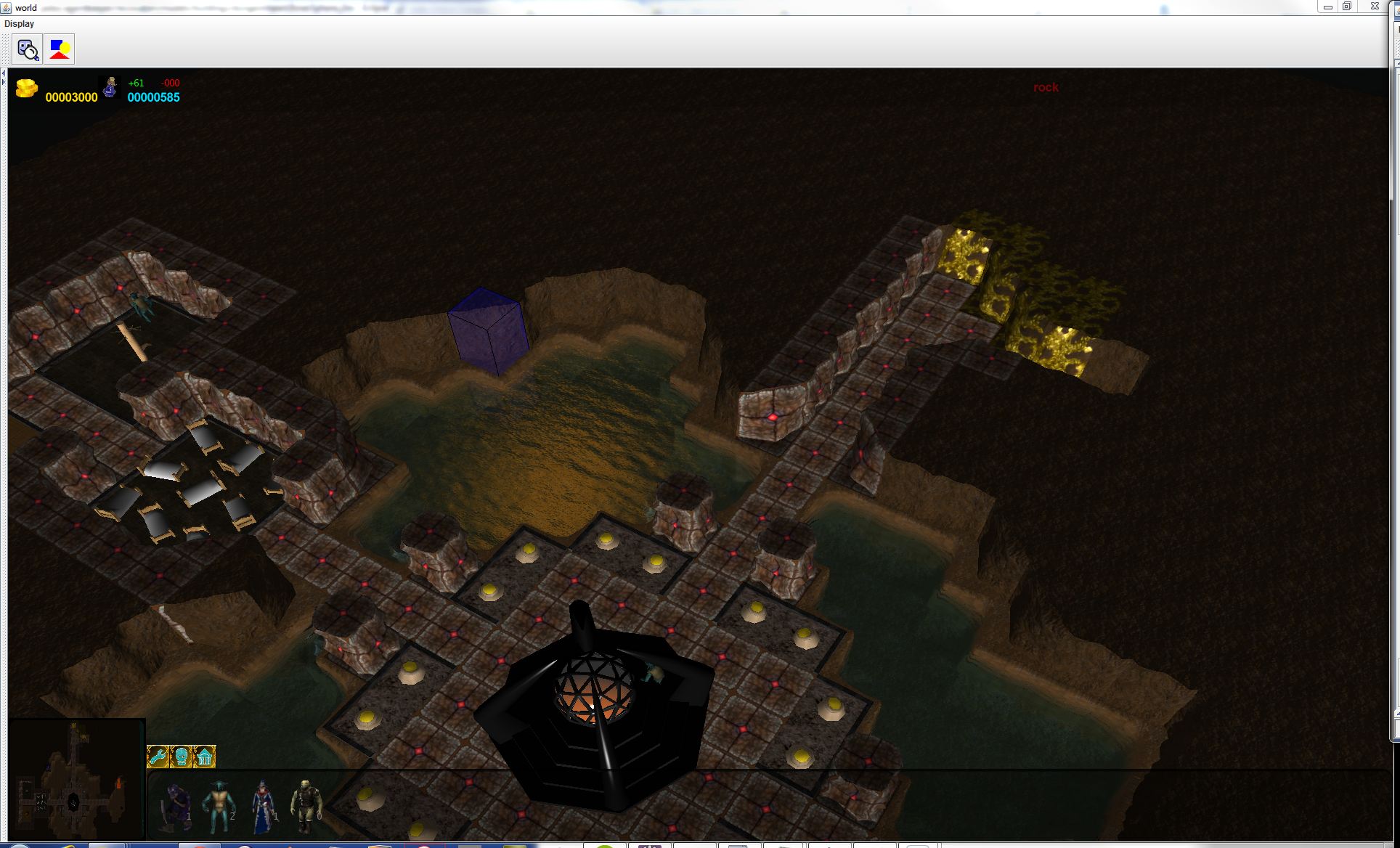Open the temple building tab icon
This screenshot has height=848, width=1400.
click(205, 757)
